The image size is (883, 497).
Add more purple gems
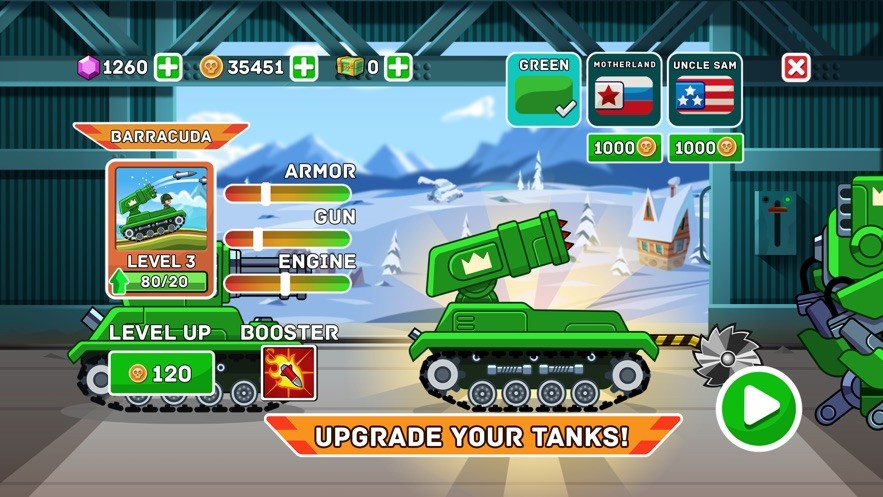coord(168,67)
